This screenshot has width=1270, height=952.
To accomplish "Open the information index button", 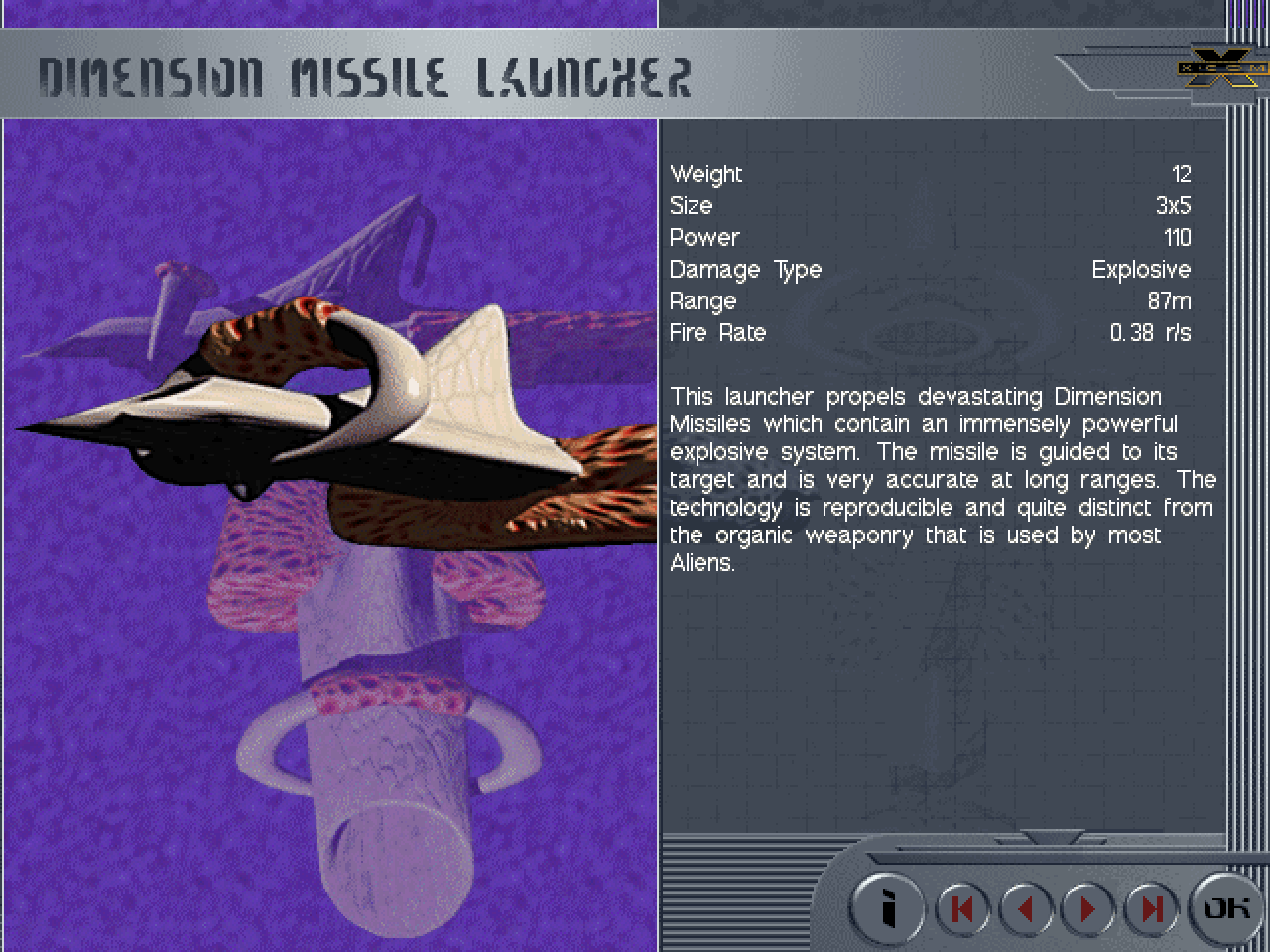I will pyautogui.click(x=888, y=907).
